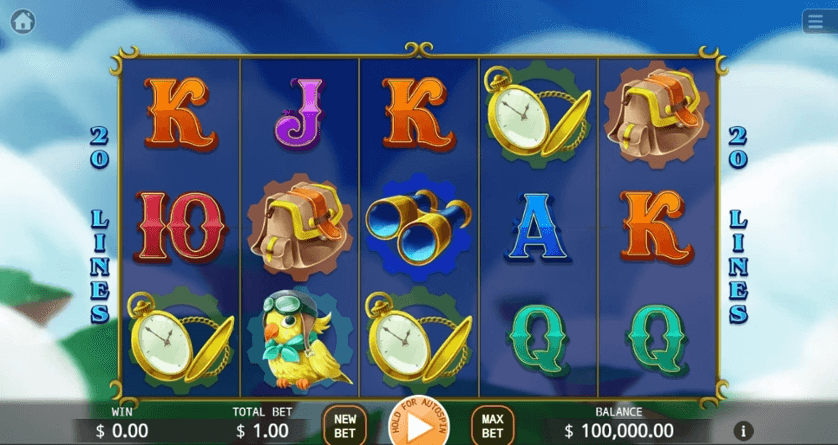Go to the home screen
Image resolution: width=838 pixels, height=445 pixels.
pos(22,22)
